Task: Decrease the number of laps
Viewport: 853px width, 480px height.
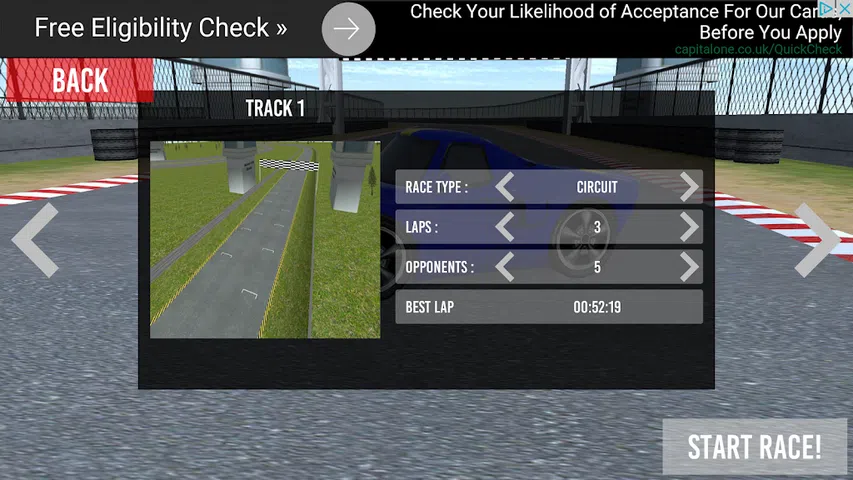Action: pos(505,227)
